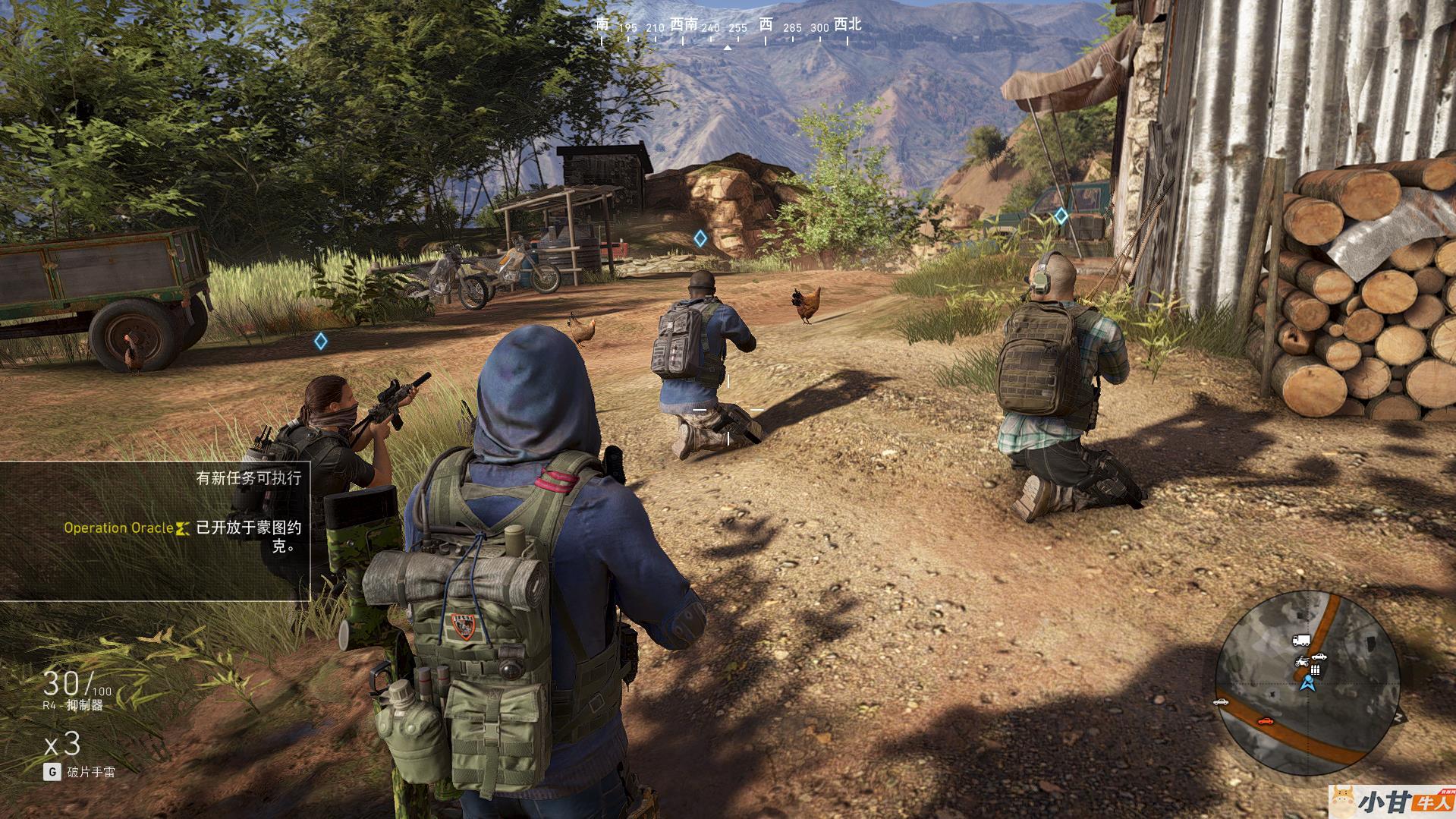
Task: Select the frag grenade item label
Action: pyautogui.click(x=90, y=772)
